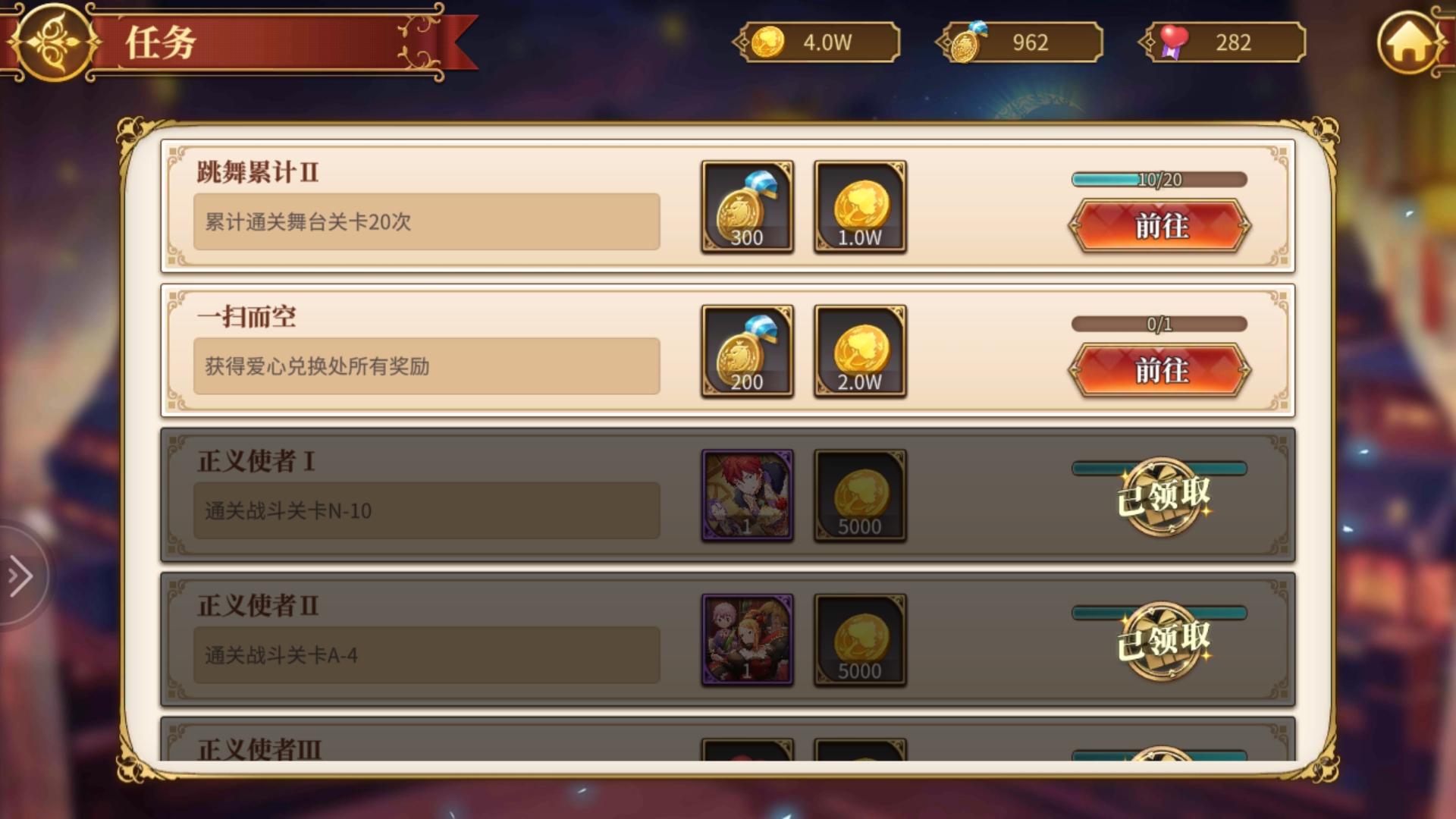Click the 5000 coin reward for 正义使者I
1456x819 pixels.
(860, 495)
